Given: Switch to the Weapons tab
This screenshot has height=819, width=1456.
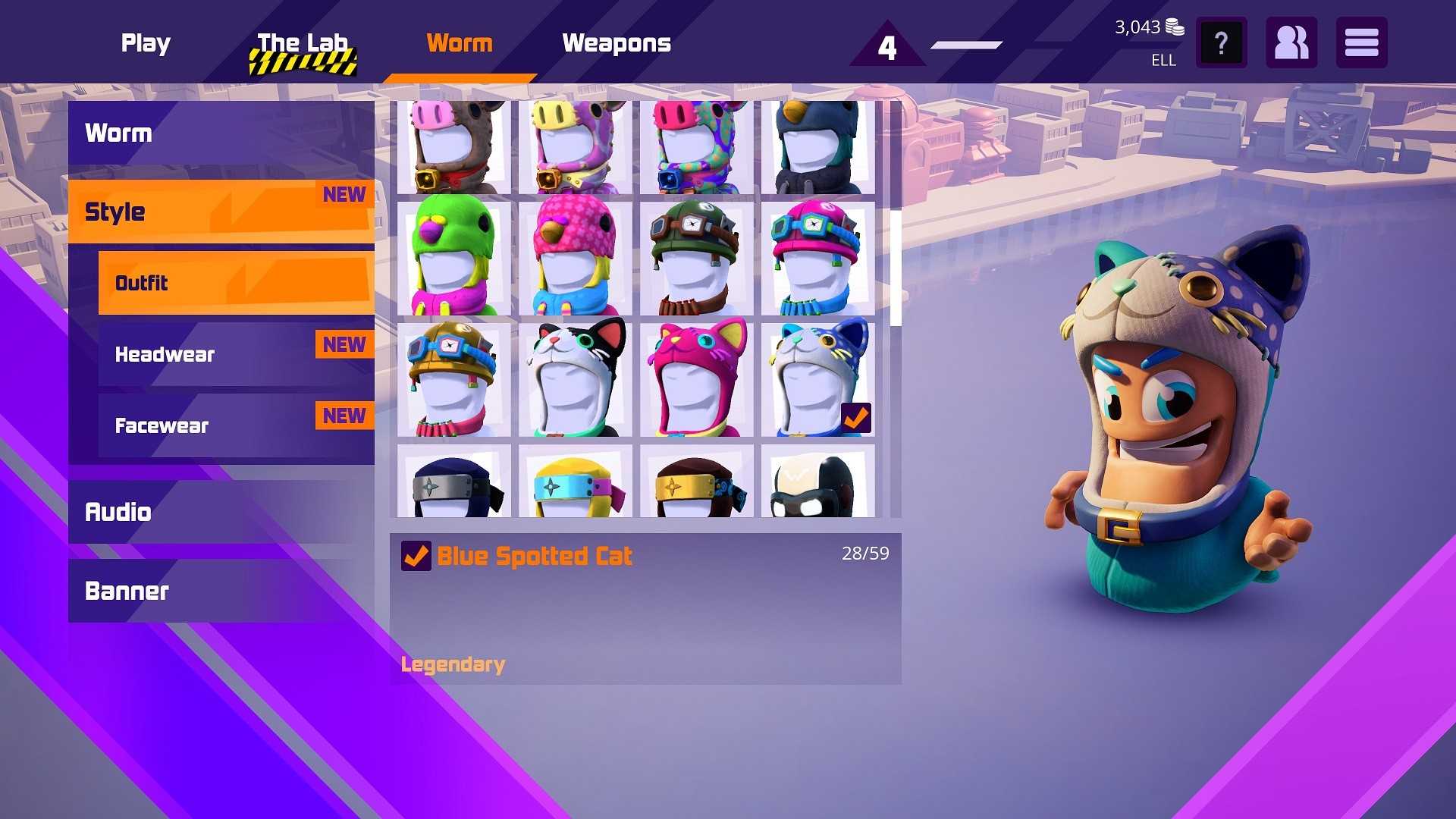Looking at the screenshot, I should [617, 43].
